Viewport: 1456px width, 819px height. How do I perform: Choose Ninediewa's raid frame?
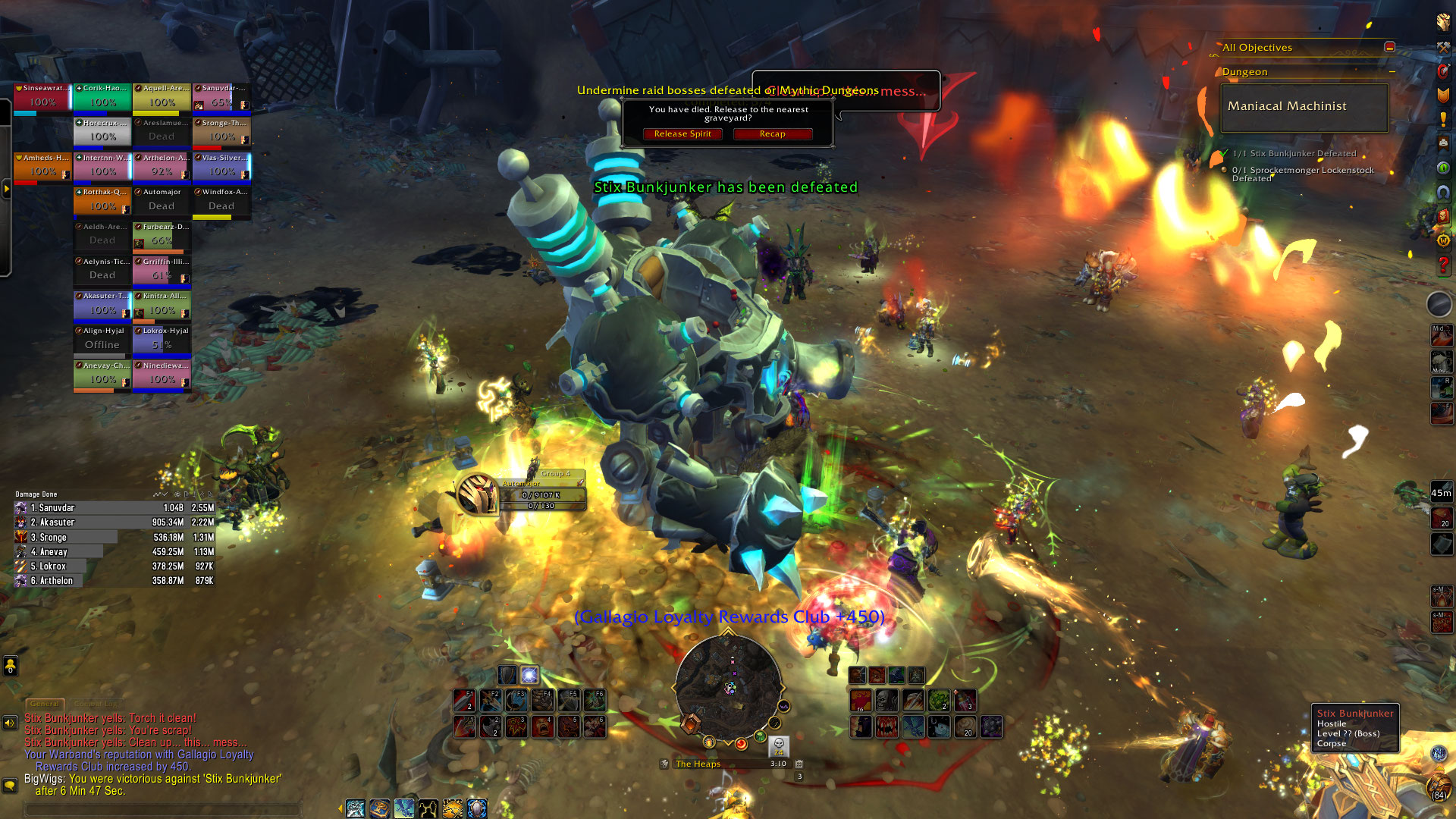(x=162, y=375)
